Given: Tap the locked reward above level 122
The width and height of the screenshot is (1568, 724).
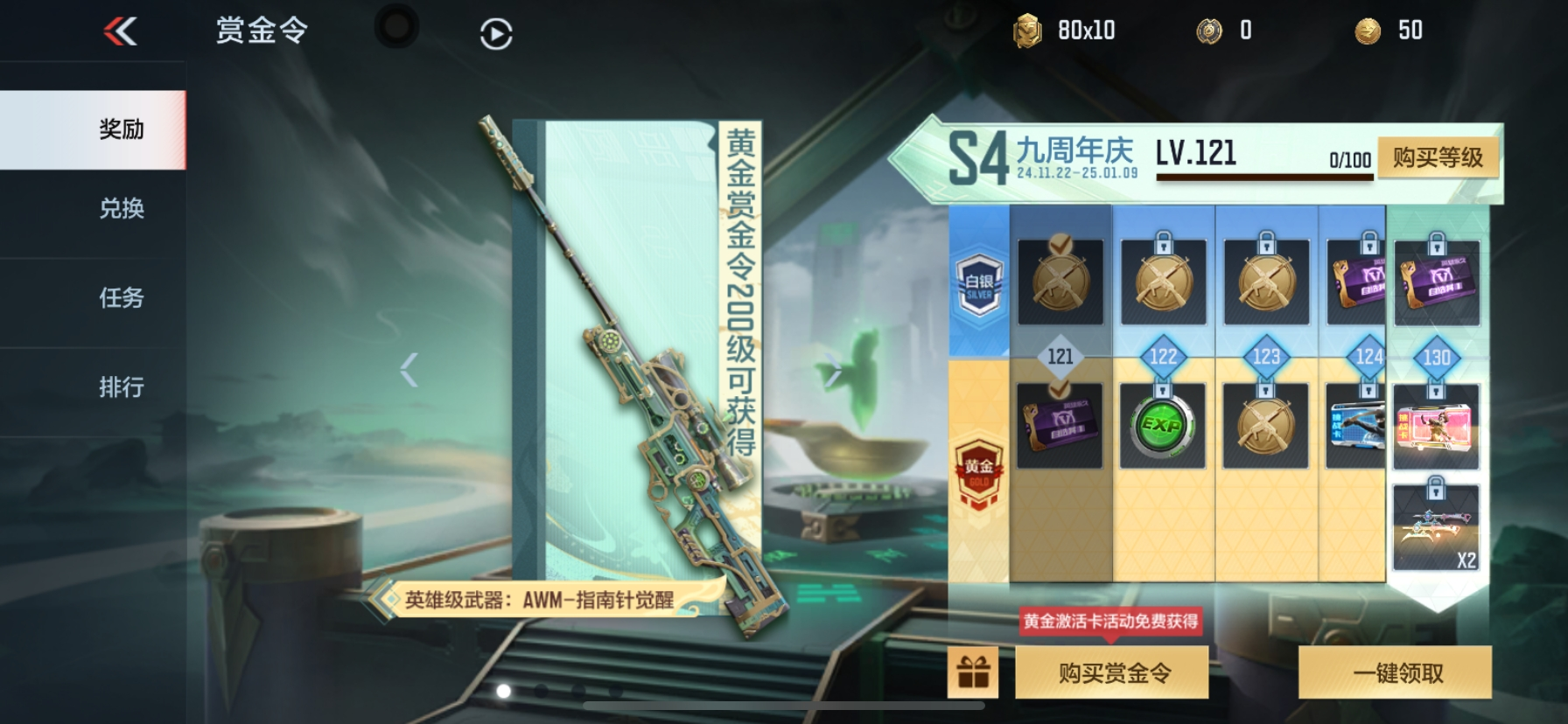Looking at the screenshot, I should click(1164, 280).
